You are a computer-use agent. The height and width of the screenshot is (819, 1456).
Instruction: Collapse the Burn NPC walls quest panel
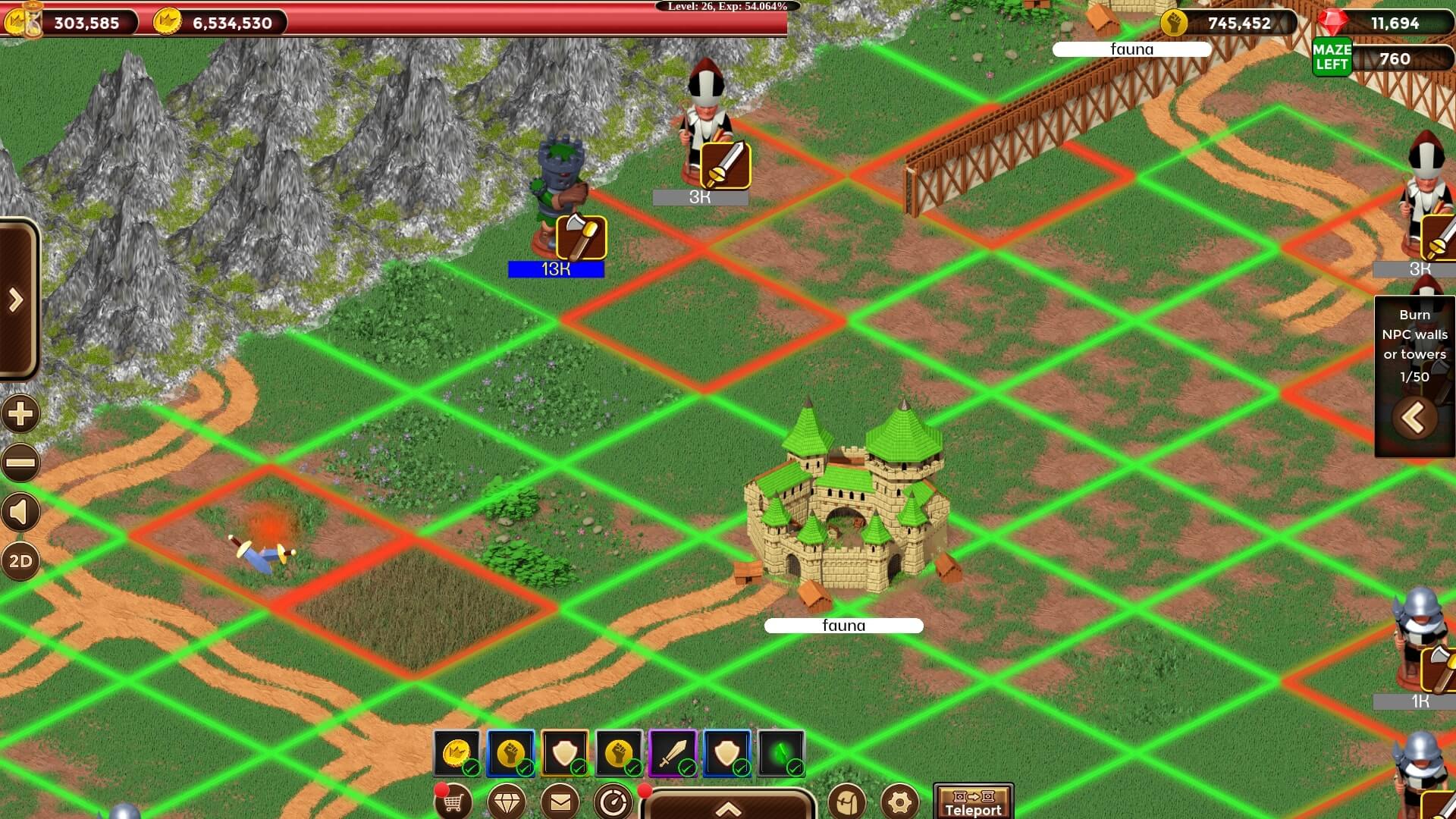click(x=1414, y=418)
